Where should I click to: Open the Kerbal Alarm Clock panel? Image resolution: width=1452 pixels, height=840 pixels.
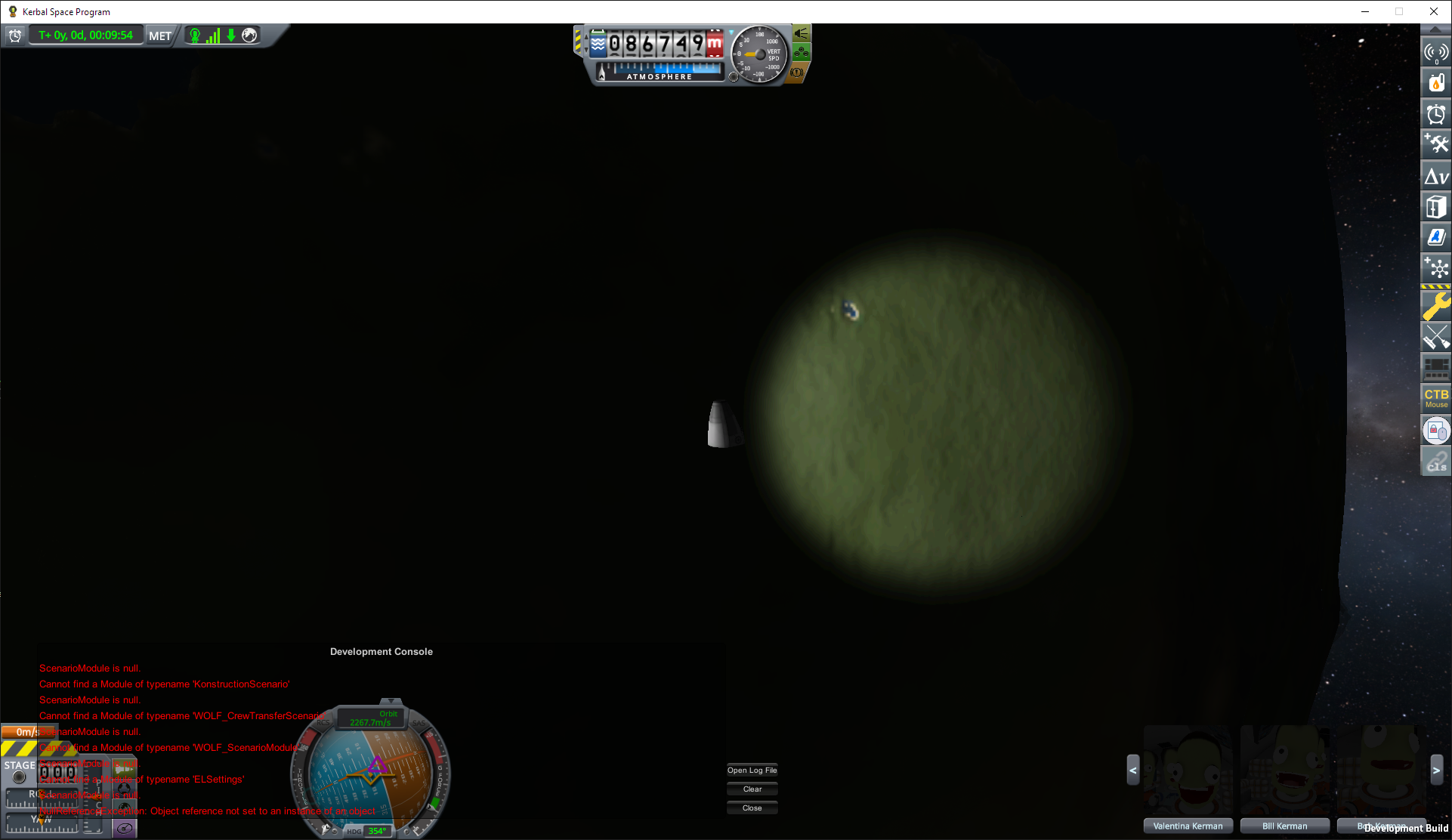coord(1436,114)
